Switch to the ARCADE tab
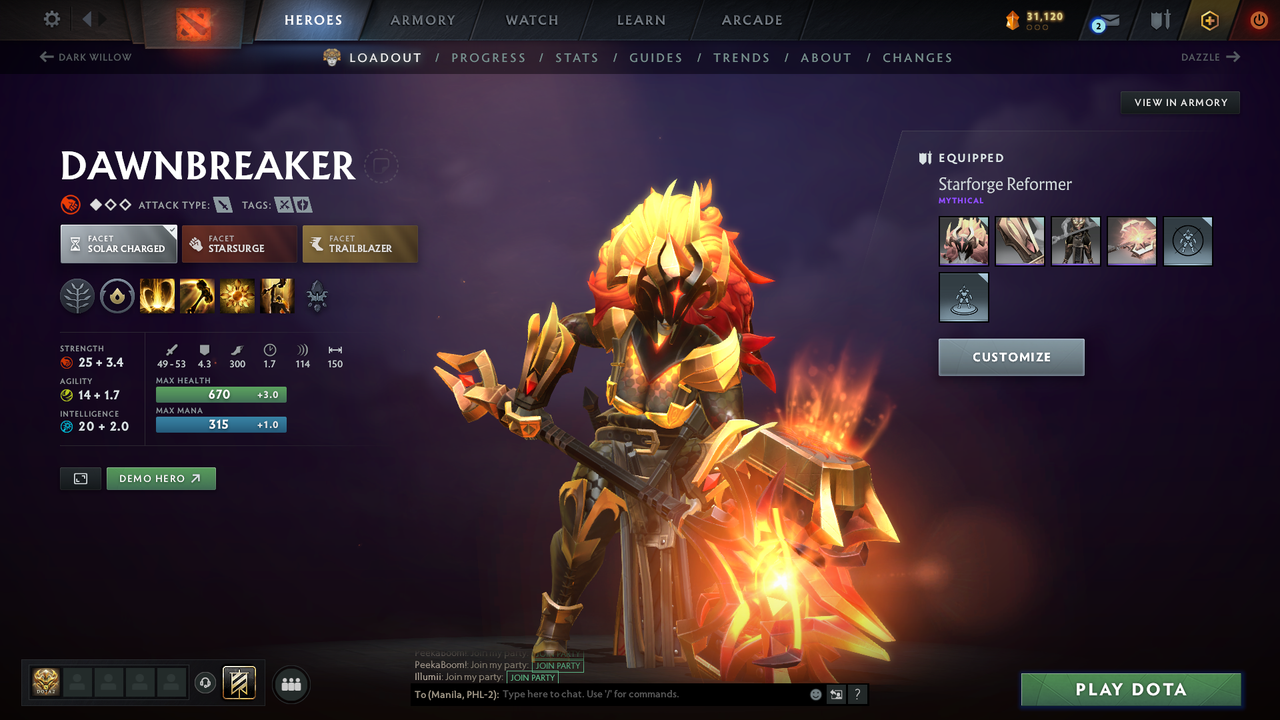The image size is (1280, 720). [751, 20]
